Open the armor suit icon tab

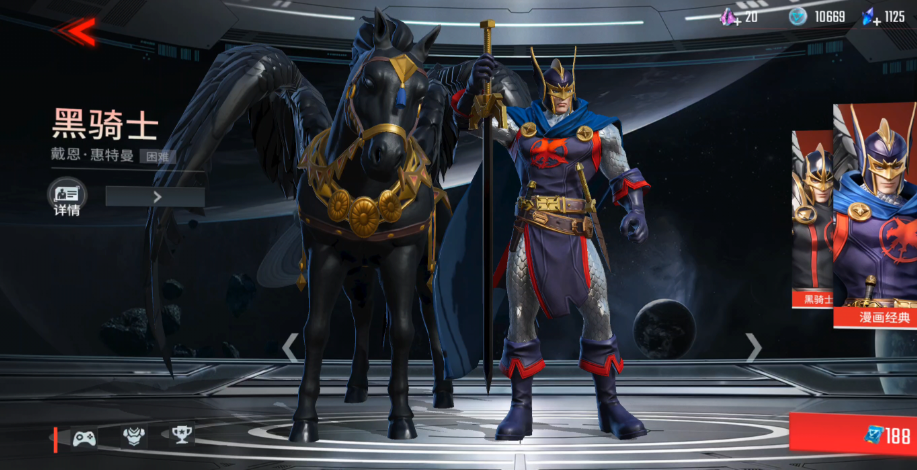(x=134, y=436)
